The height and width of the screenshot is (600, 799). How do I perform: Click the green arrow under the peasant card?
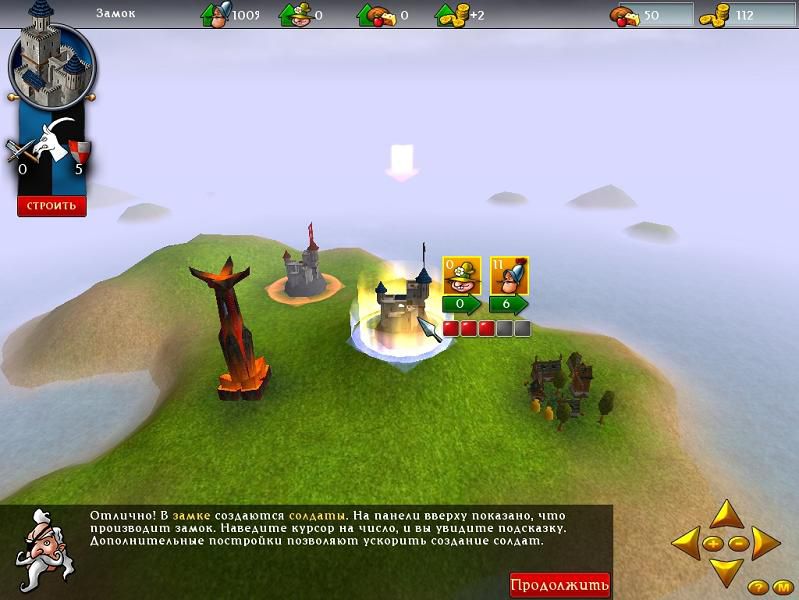(462, 304)
